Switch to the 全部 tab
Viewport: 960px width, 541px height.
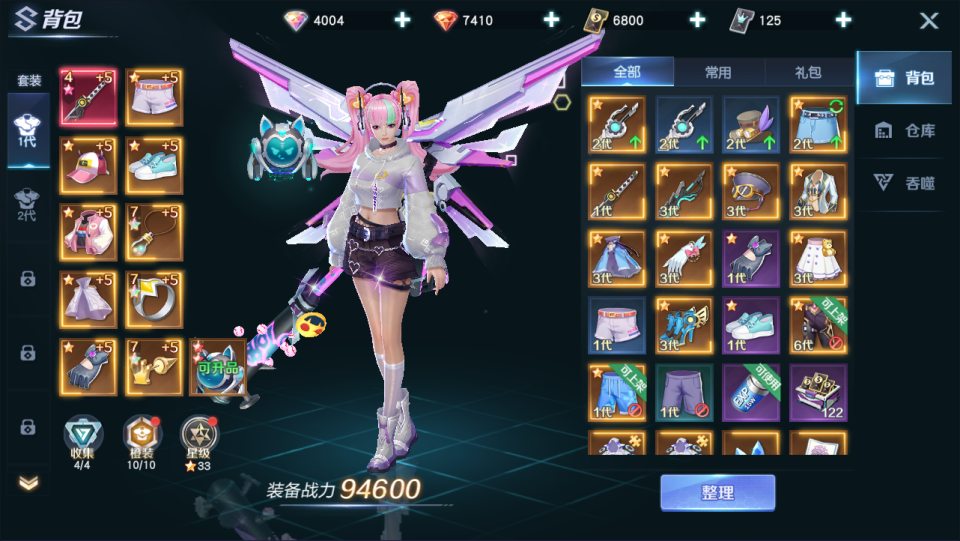point(627,72)
